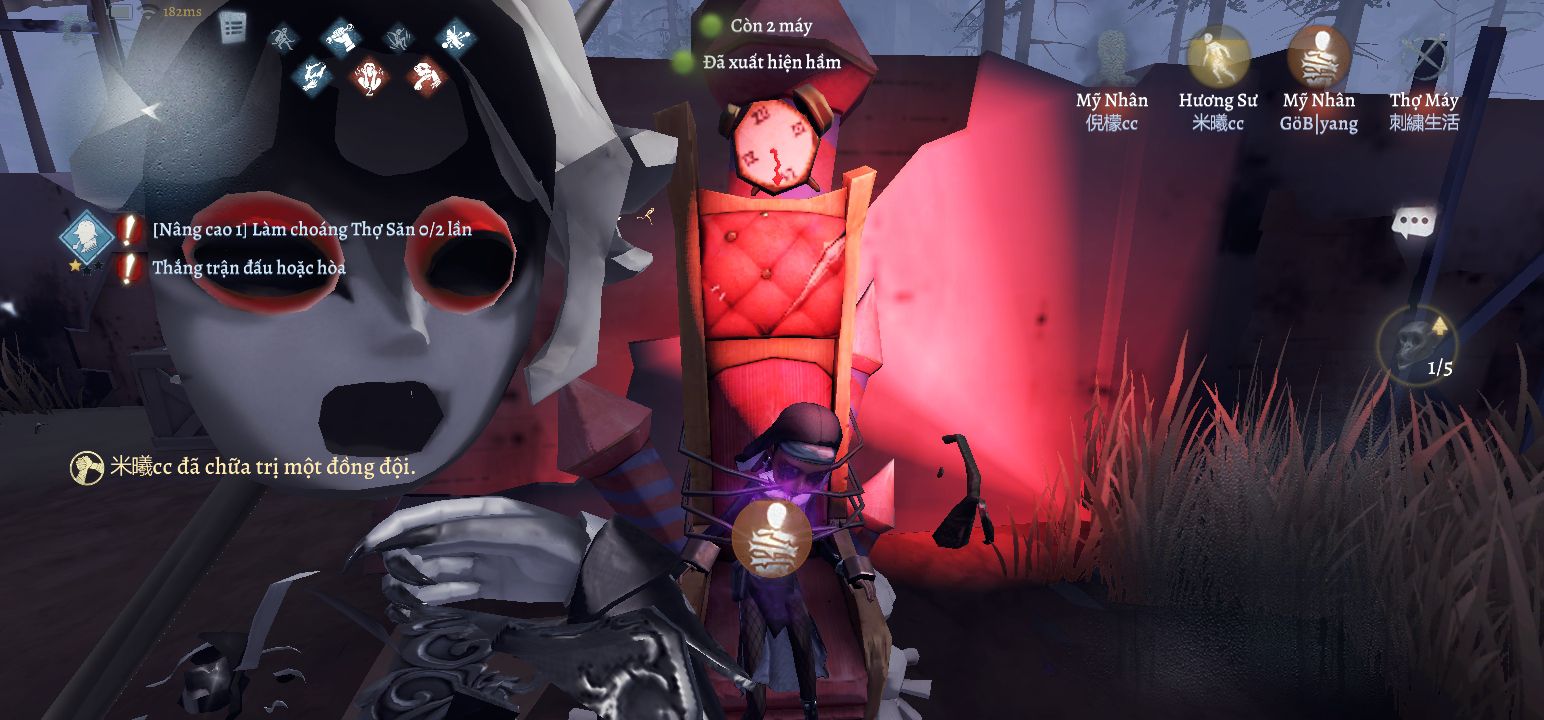Select survivor 倪檬cc's status portrait
The image size is (1544, 720).
[x=1112, y=56]
